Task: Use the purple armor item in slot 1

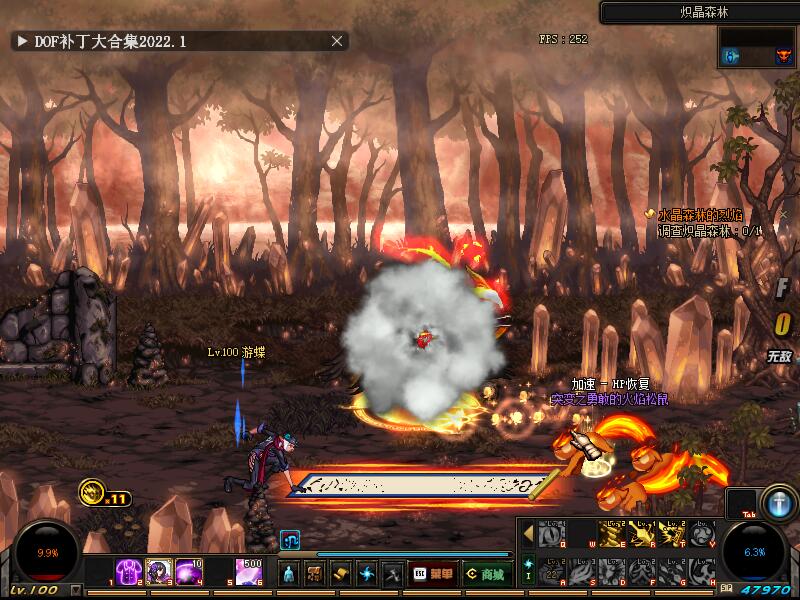Action: tap(129, 572)
